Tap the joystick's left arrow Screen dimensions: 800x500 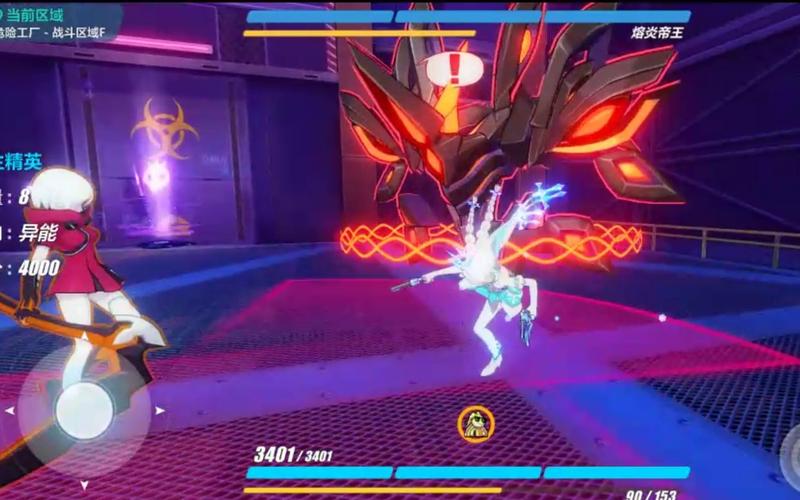[10, 410]
